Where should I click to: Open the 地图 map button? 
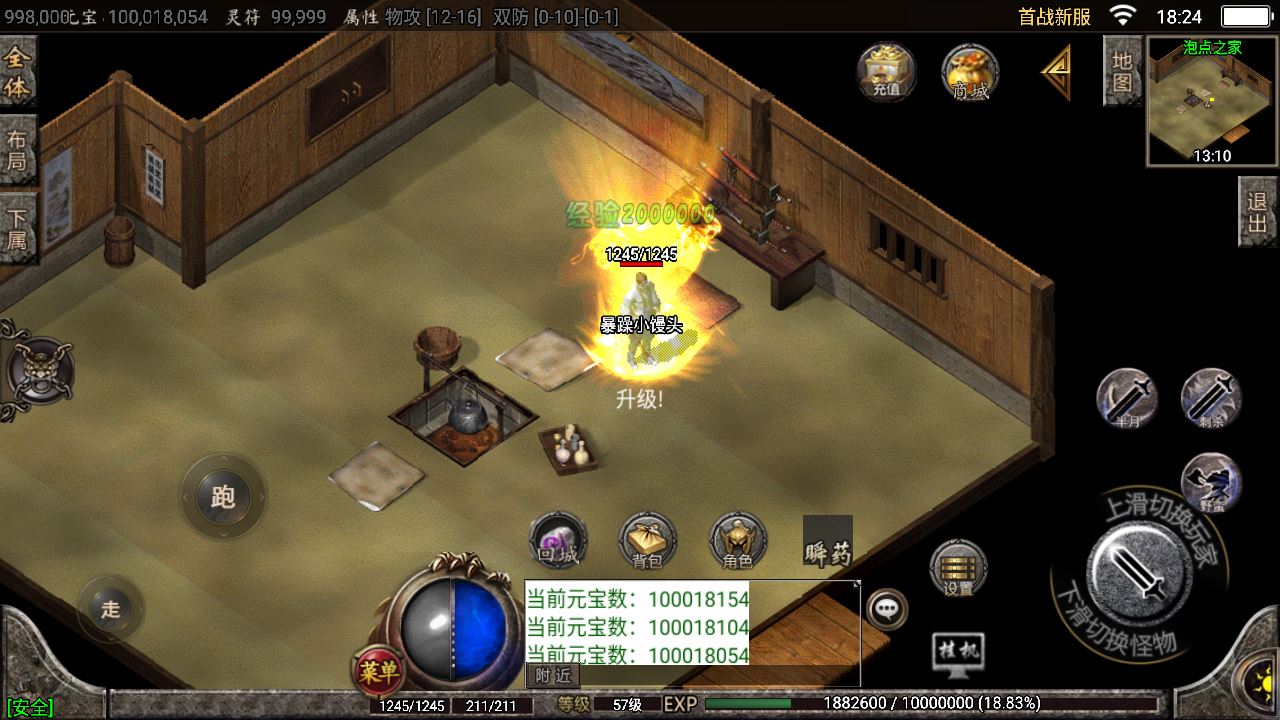(x=1122, y=70)
